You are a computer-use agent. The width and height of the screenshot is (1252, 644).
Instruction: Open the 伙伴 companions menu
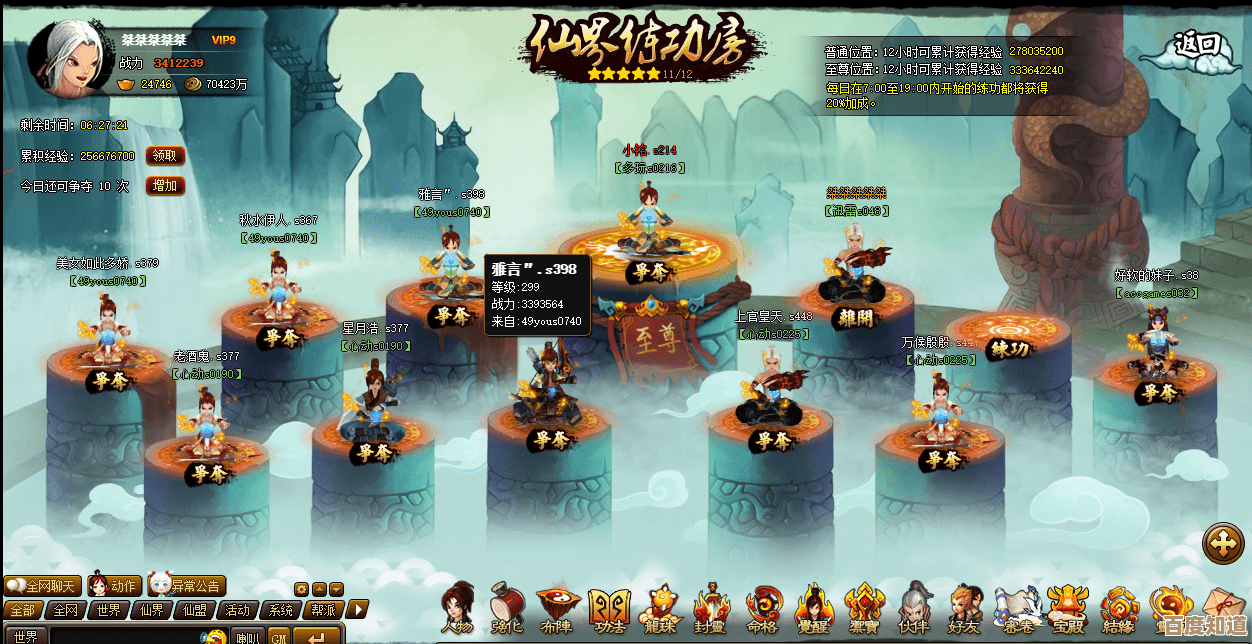click(x=913, y=608)
